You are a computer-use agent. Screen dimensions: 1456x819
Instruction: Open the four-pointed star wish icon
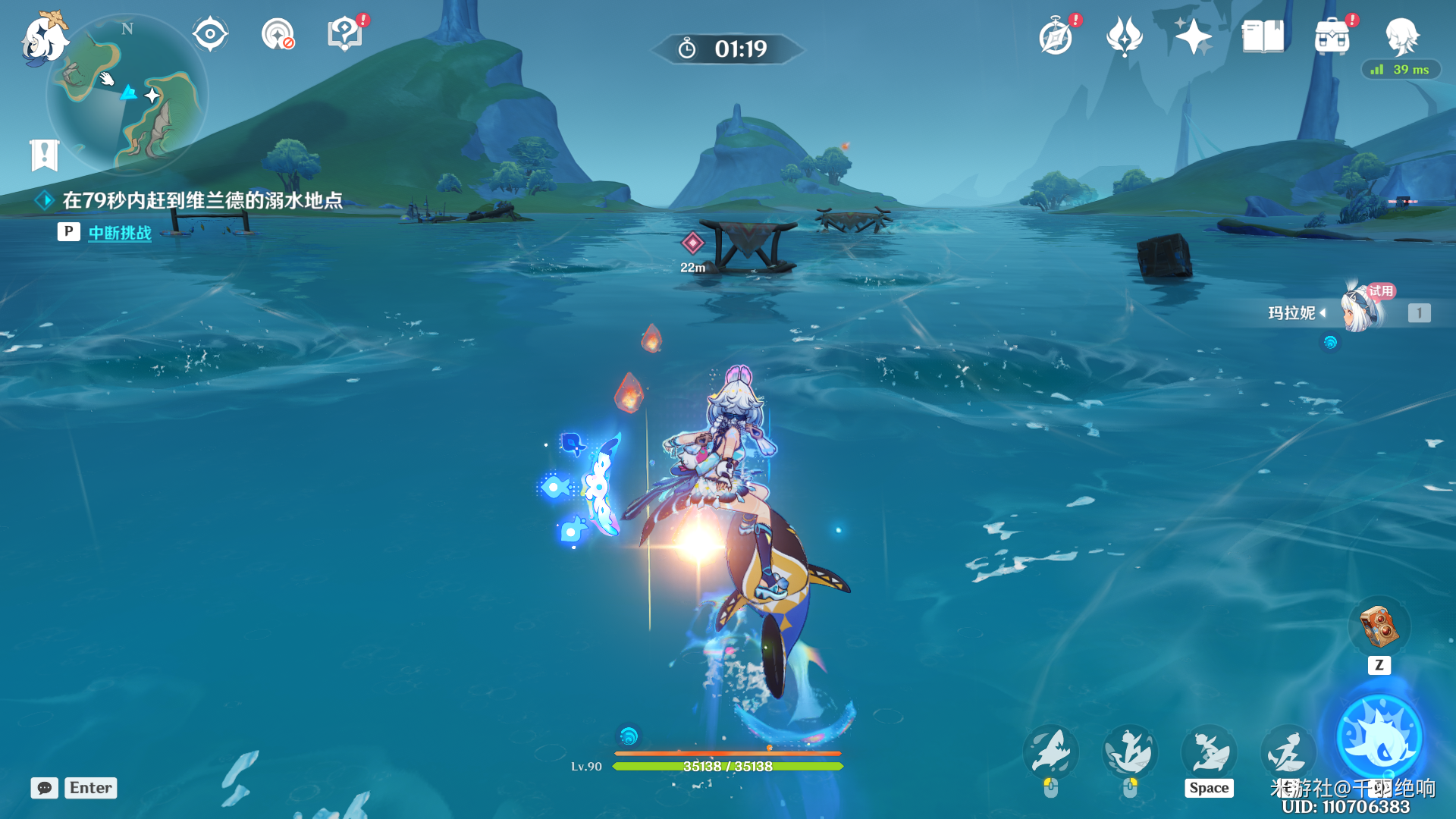[1193, 36]
